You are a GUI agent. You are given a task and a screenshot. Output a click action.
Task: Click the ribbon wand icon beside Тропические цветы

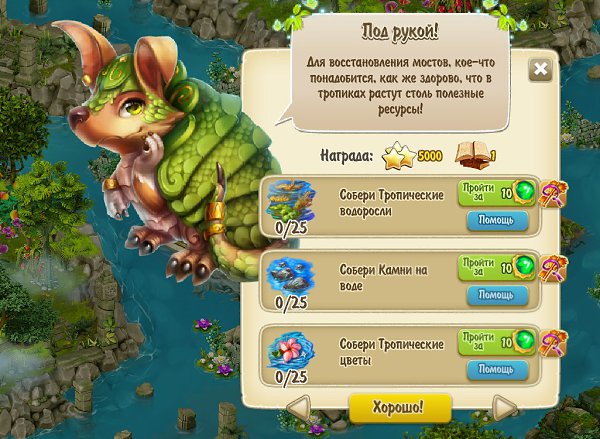pos(552,343)
